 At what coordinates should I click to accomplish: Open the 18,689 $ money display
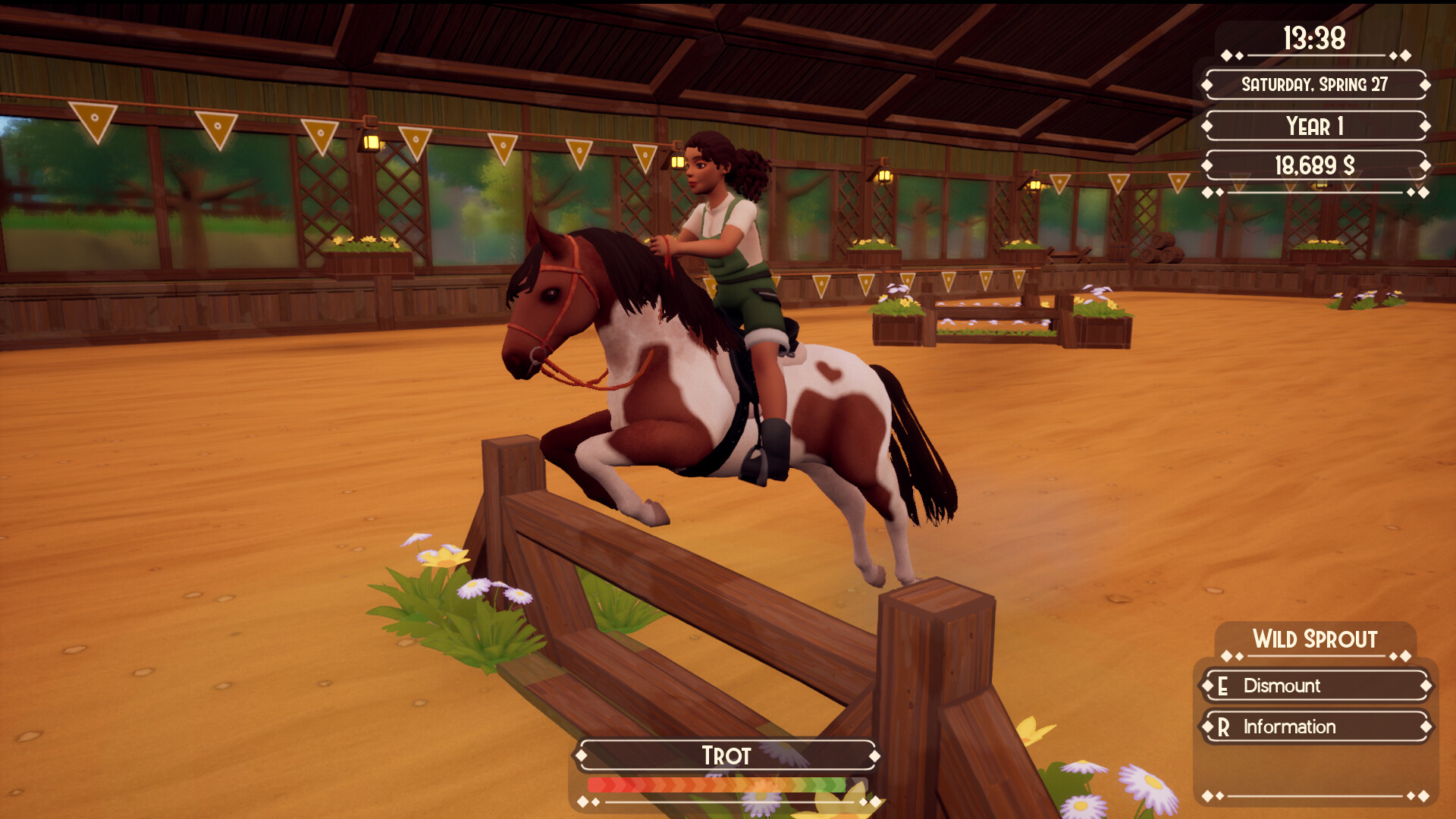pos(1316,166)
